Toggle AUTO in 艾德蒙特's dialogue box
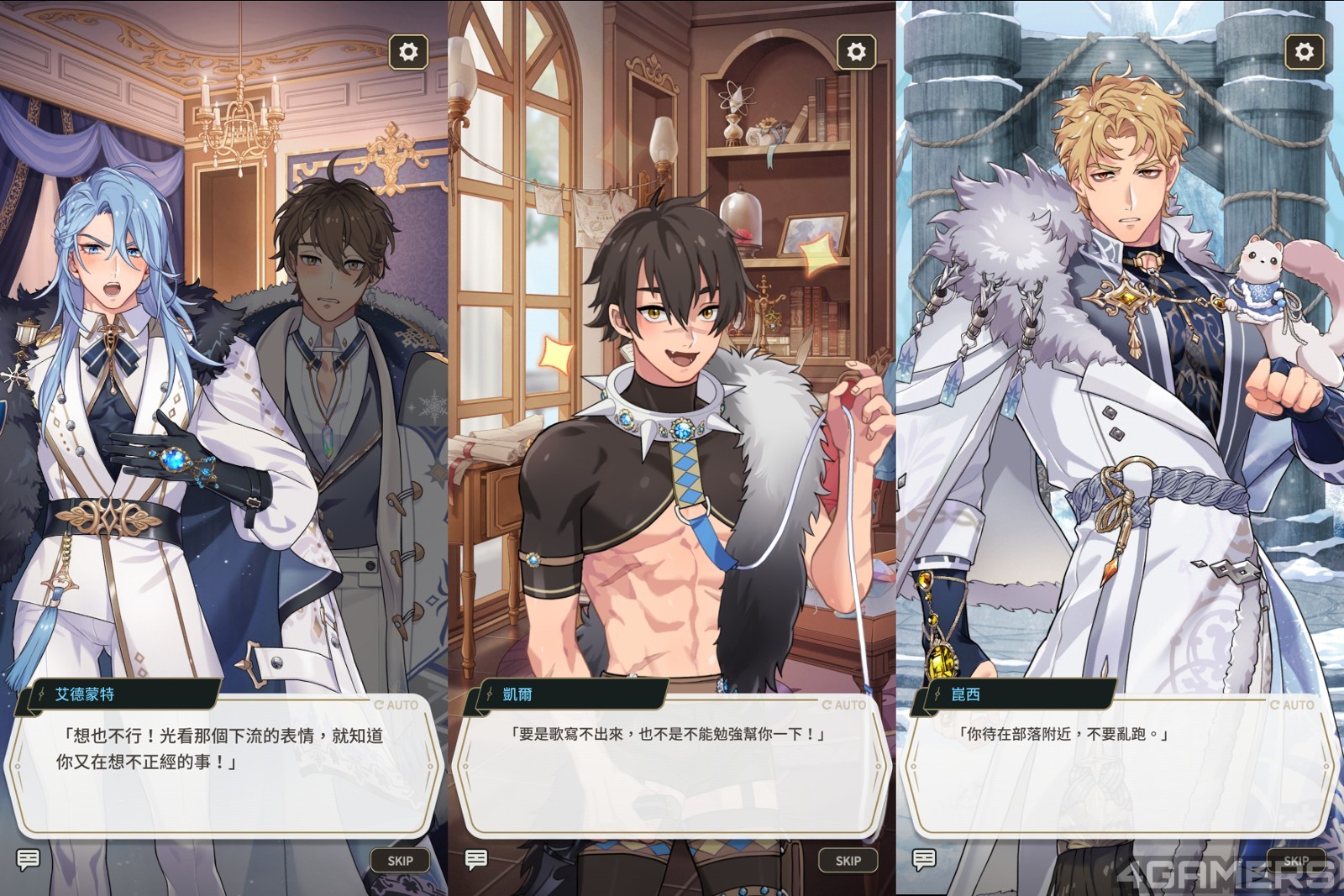Screen dimensions: 1344x896 [396, 705]
